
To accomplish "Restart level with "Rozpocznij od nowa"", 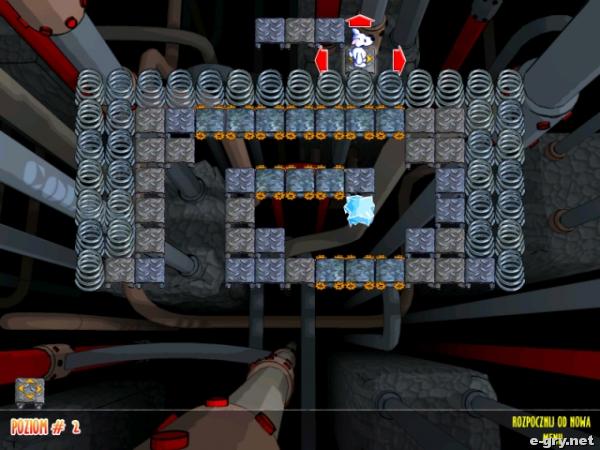I will tap(552, 422).
